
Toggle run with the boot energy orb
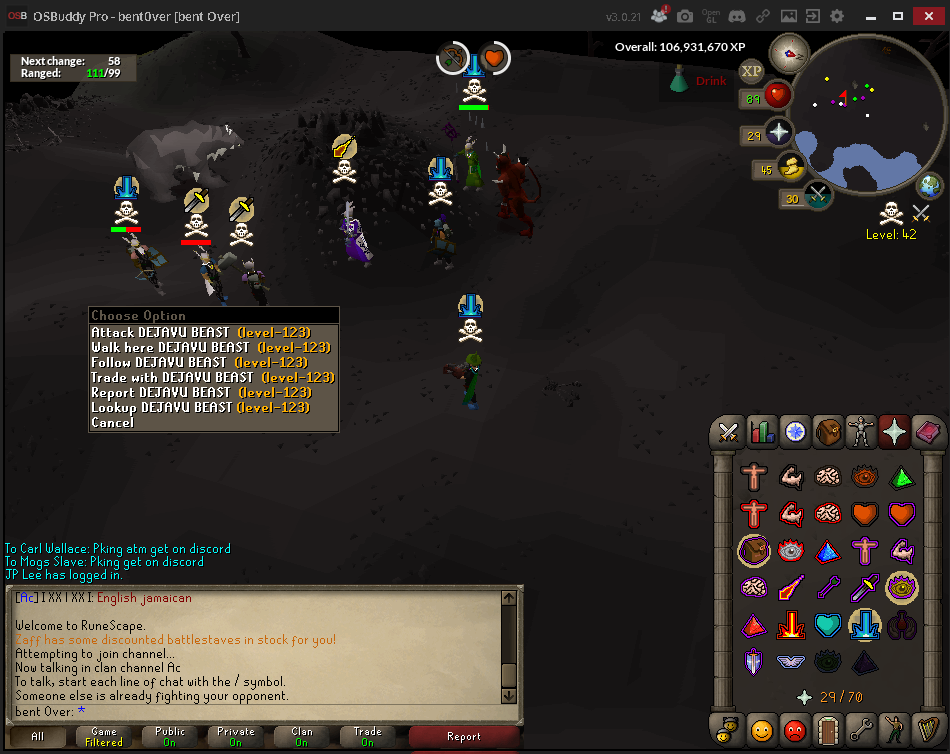pos(791,168)
